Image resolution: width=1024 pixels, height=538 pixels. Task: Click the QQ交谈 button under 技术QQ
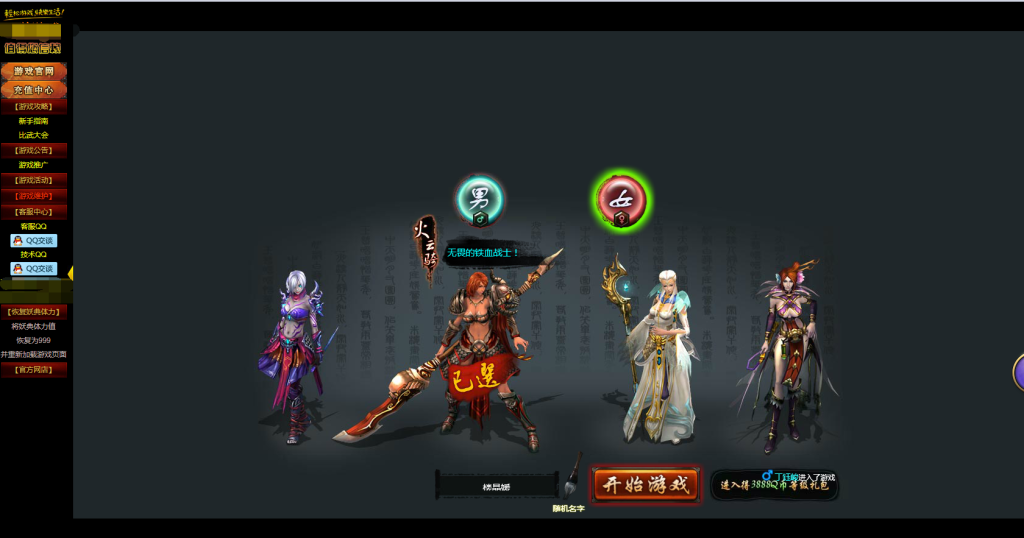pos(34,269)
